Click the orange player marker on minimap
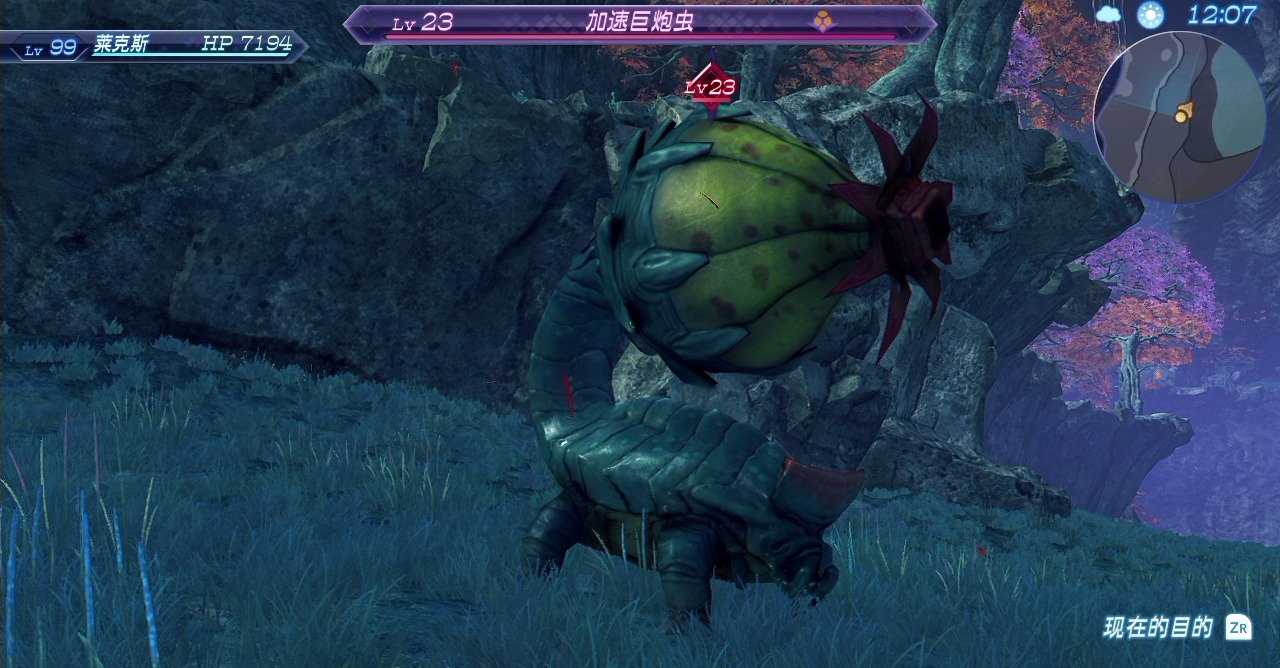Screen dimensions: 1280x668 pos(1184,113)
